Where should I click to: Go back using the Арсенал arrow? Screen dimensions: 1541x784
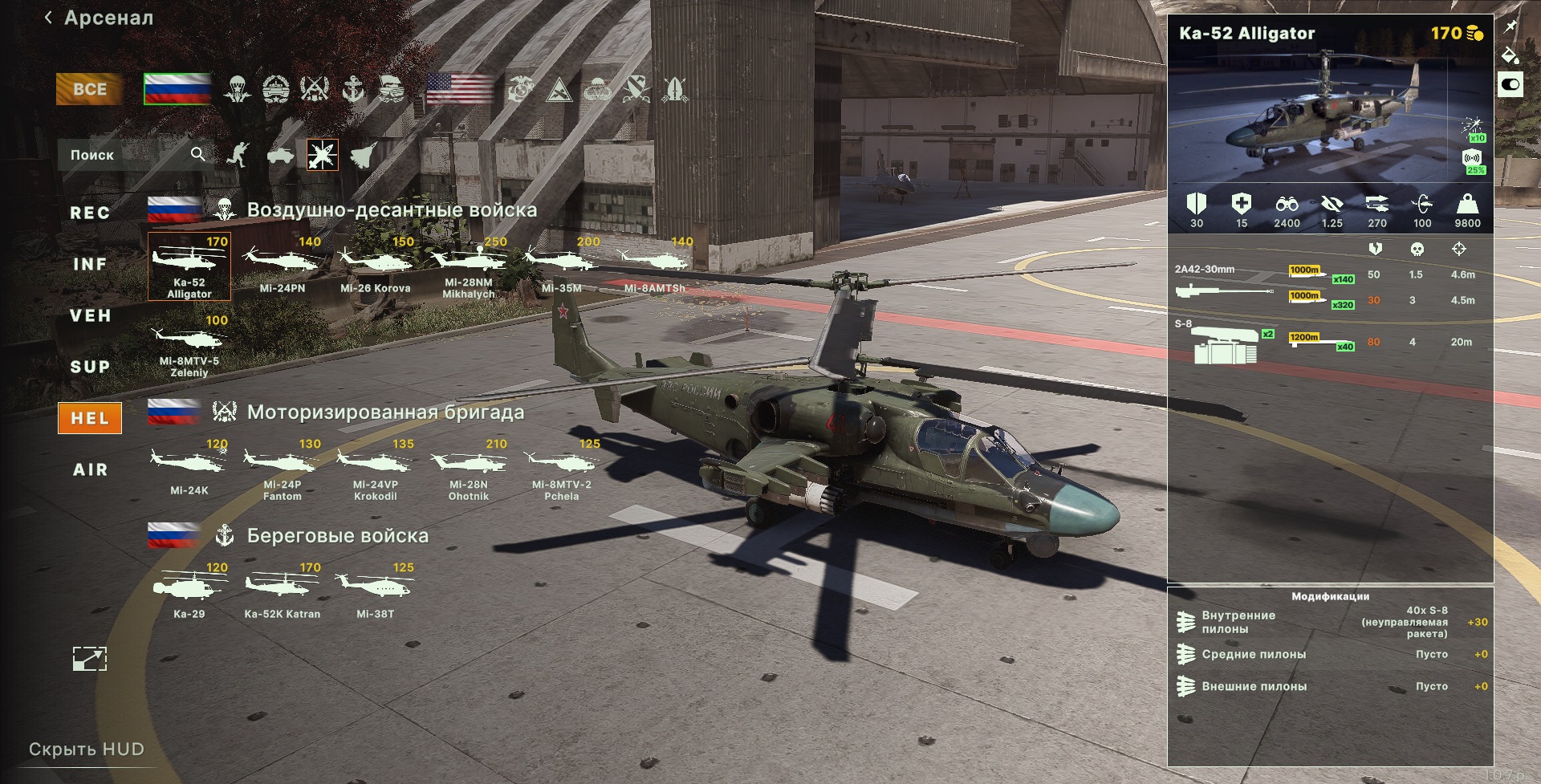[x=49, y=18]
